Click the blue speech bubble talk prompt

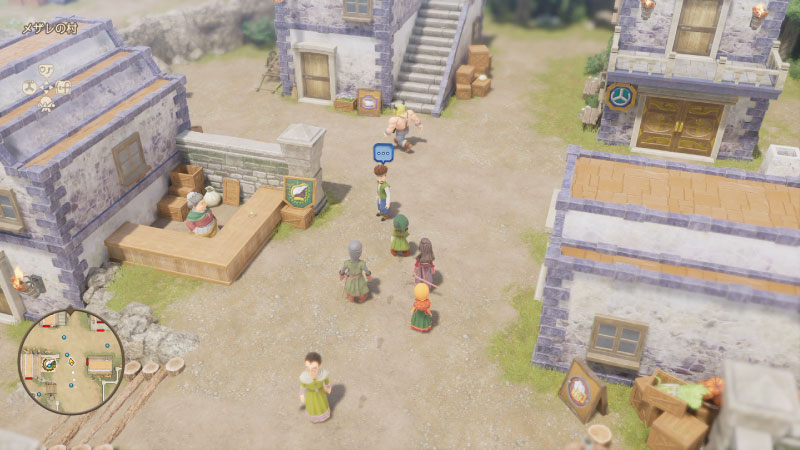click(383, 153)
